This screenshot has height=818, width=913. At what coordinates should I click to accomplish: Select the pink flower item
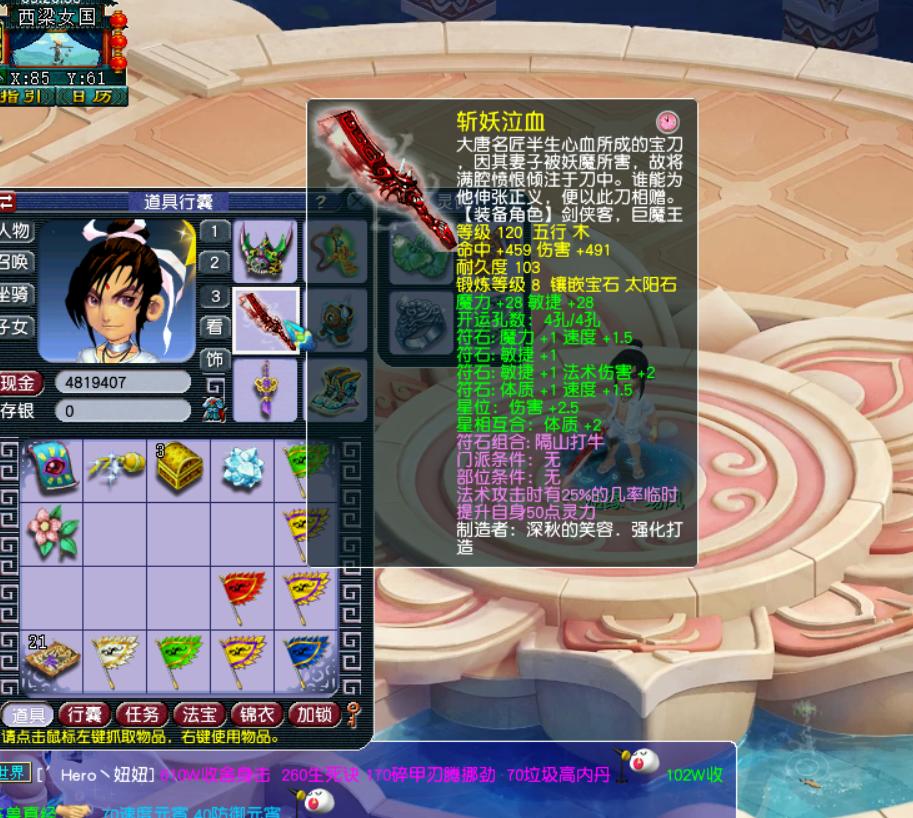pyautogui.click(x=51, y=530)
